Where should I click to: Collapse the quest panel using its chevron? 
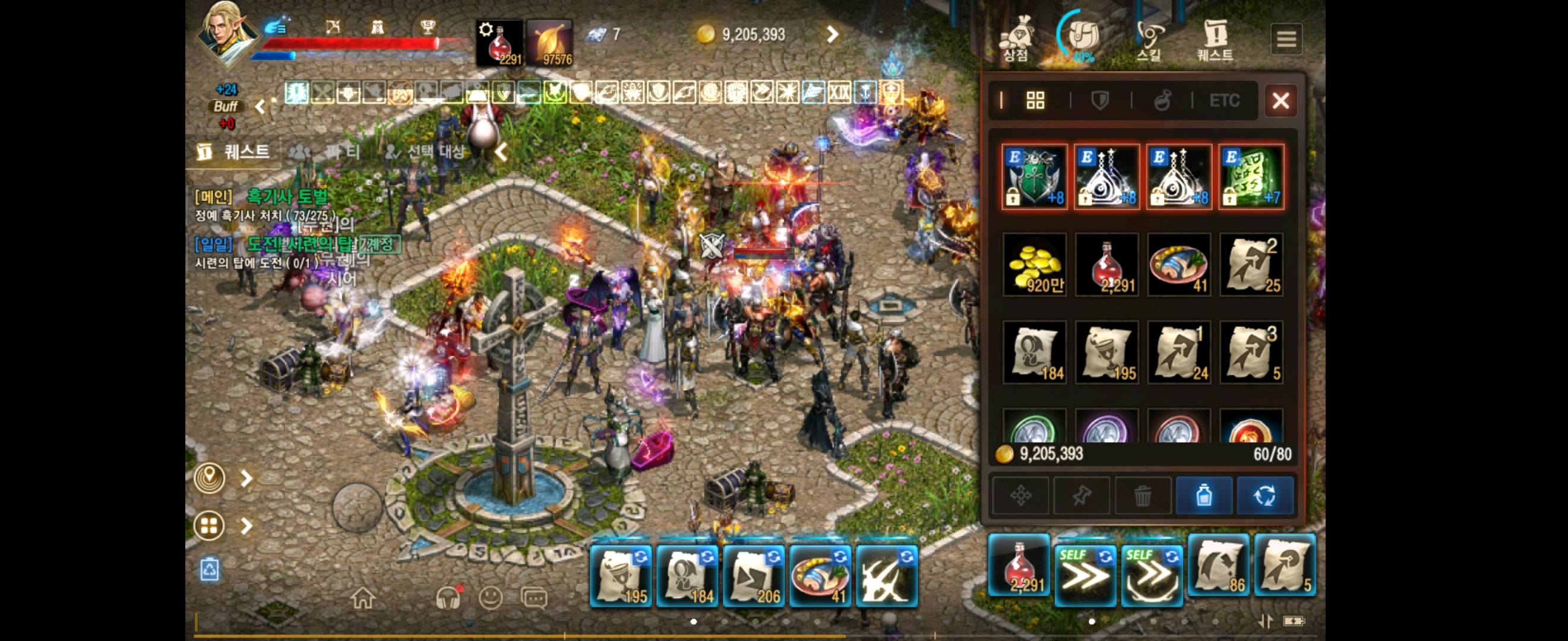501,153
